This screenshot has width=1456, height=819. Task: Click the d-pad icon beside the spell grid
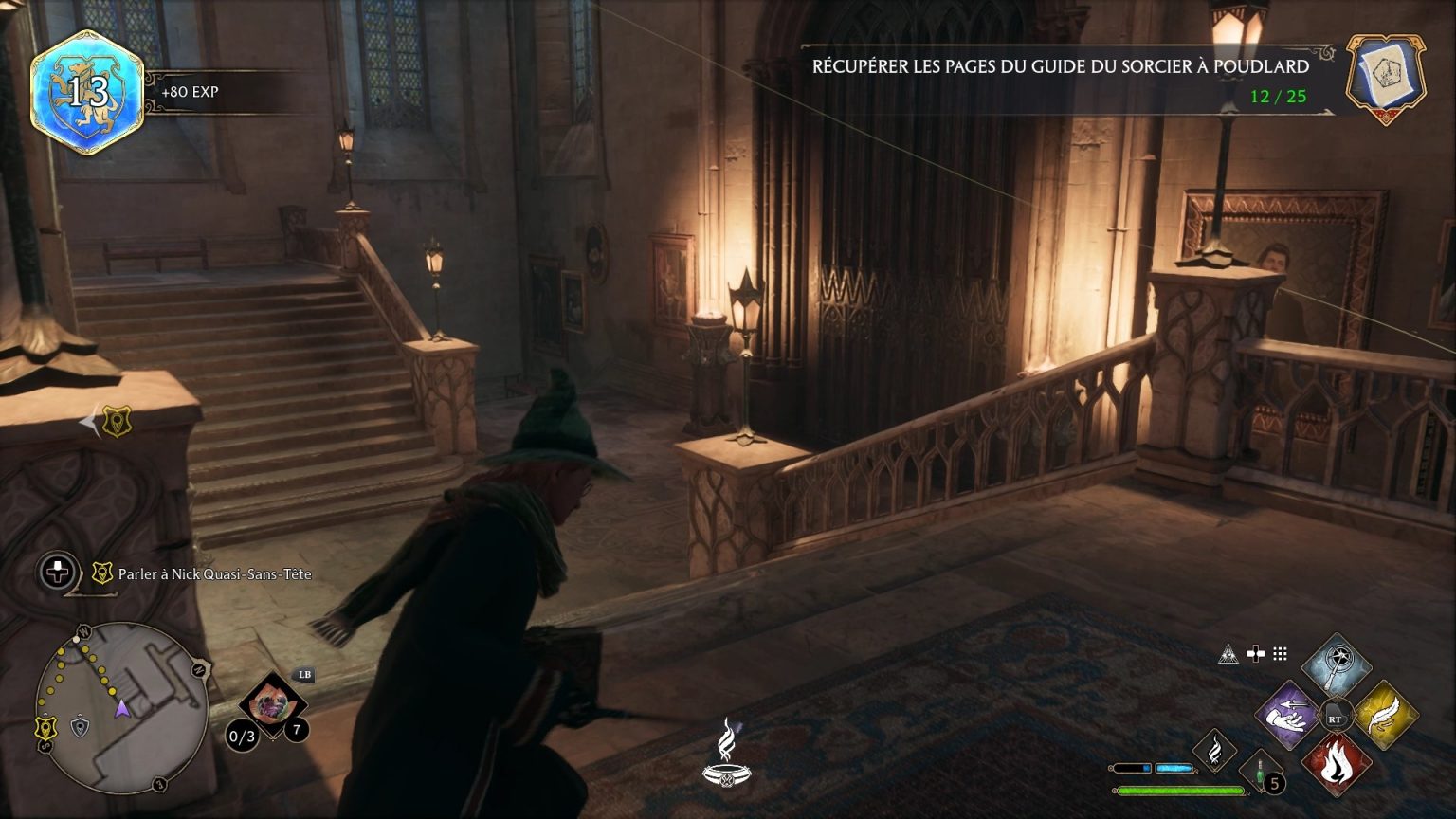point(1256,652)
